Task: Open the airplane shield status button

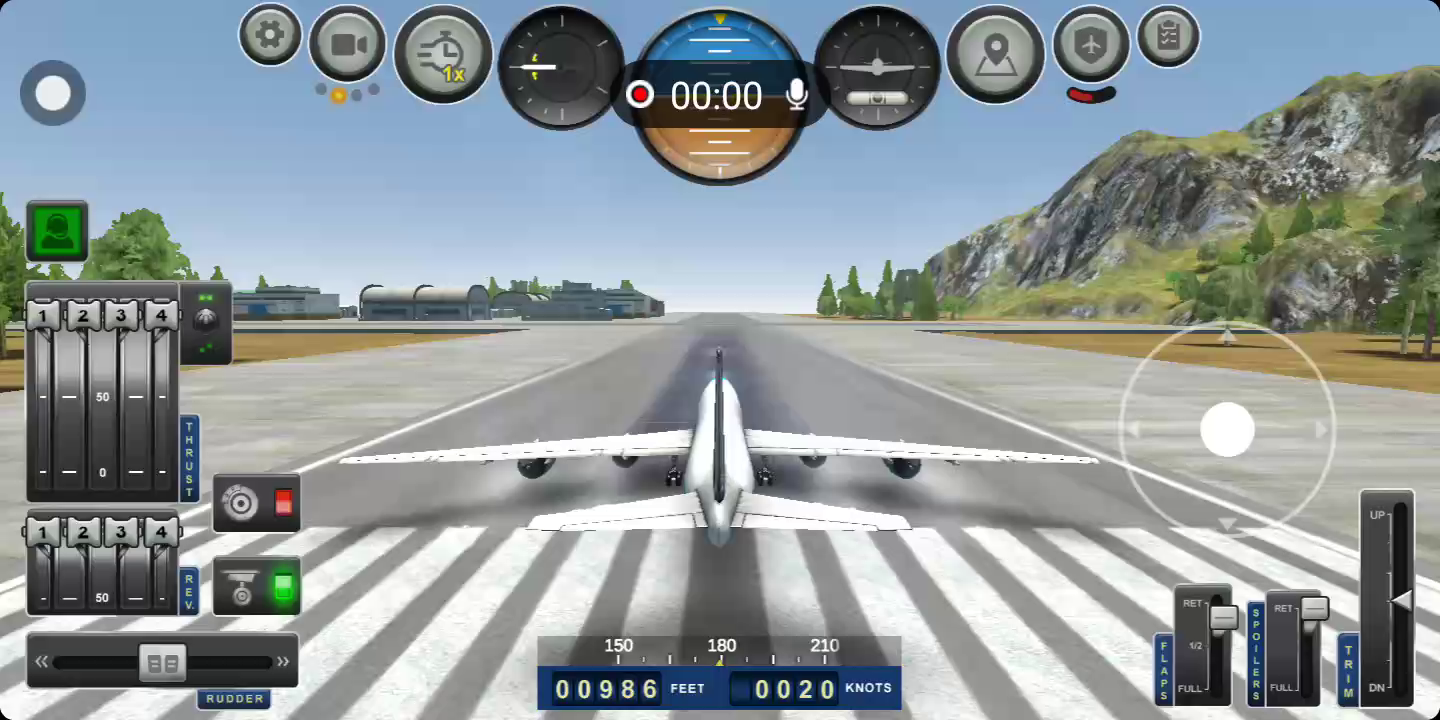Action: tap(1091, 44)
